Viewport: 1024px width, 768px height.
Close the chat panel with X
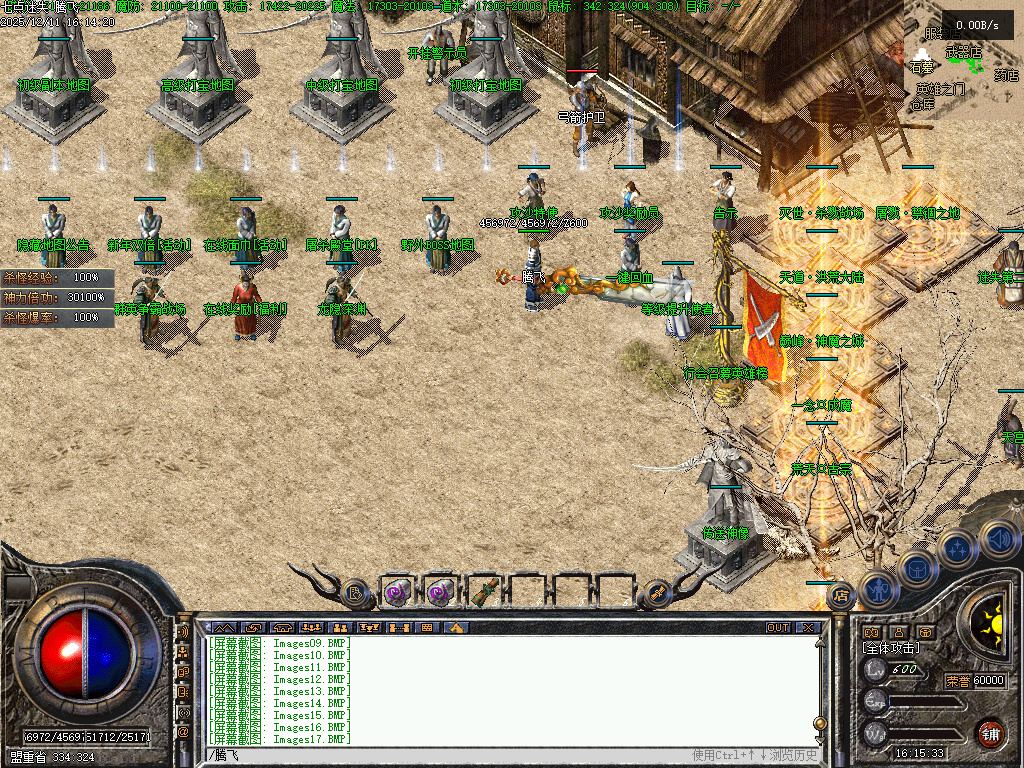[807, 628]
